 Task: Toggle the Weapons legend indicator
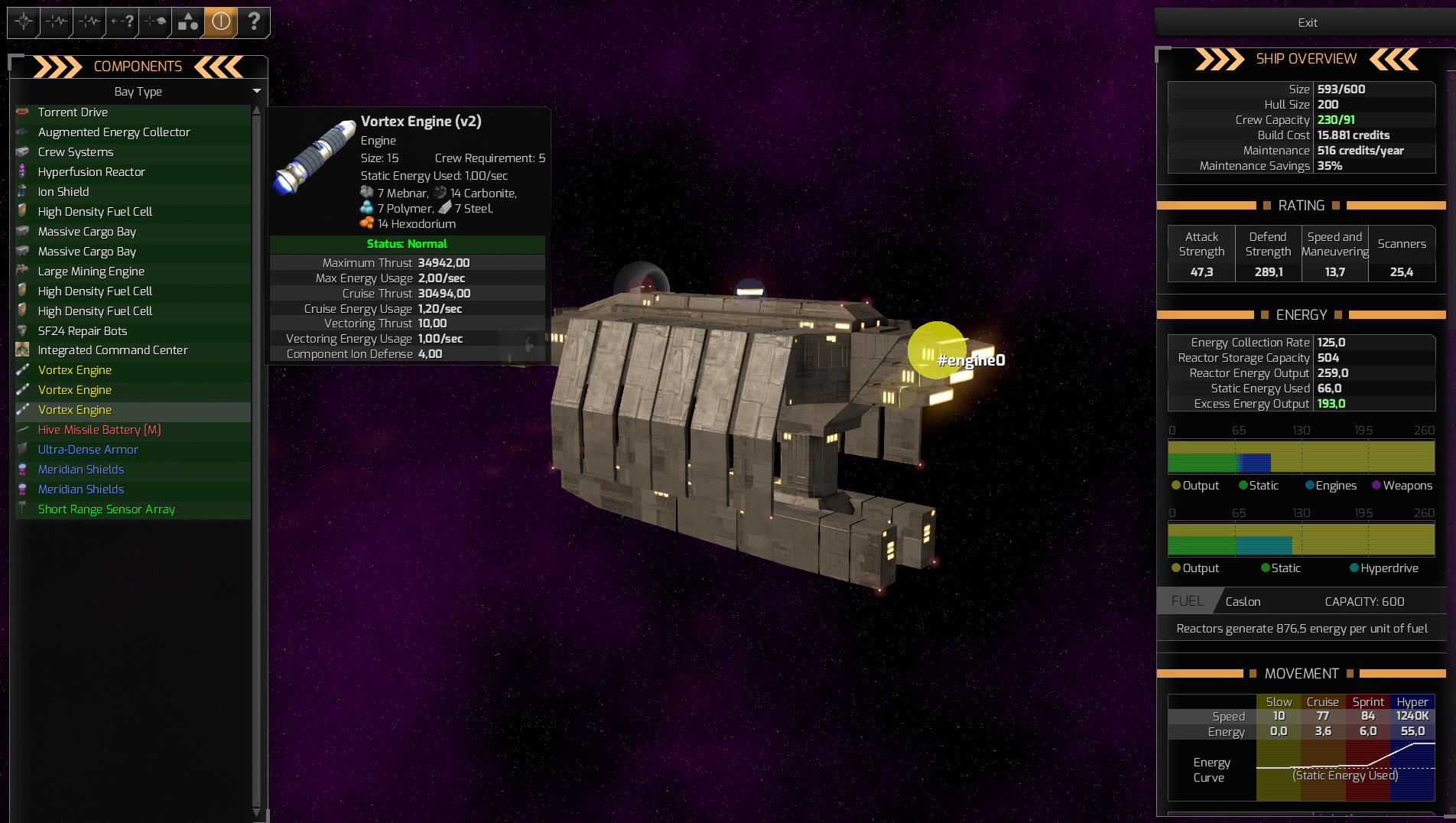pos(1402,485)
